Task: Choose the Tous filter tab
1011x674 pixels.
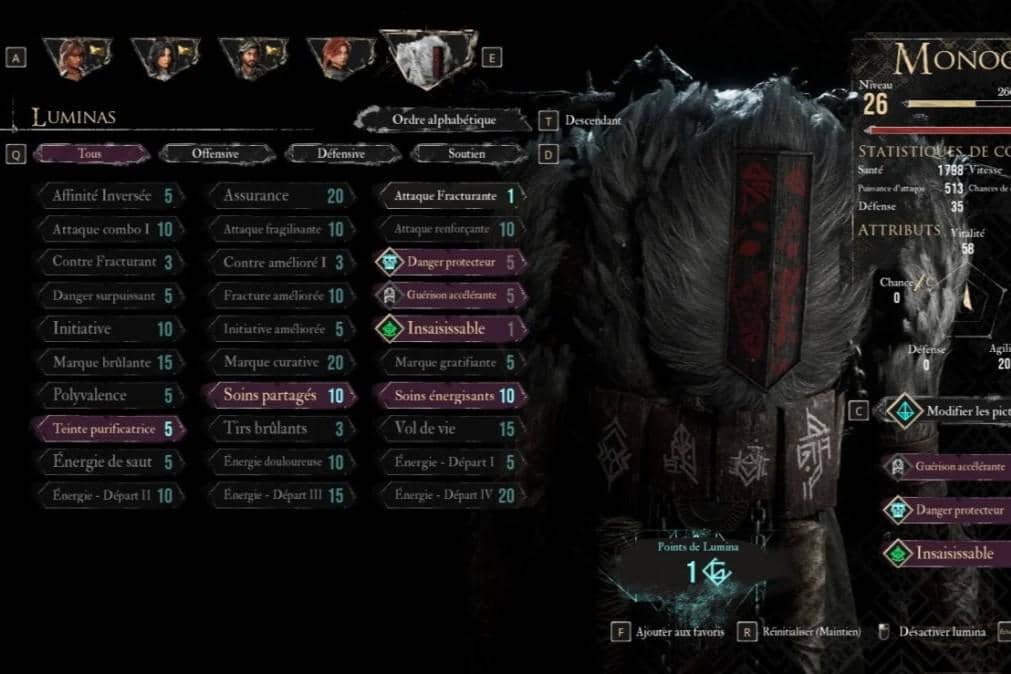Action: click(90, 154)
